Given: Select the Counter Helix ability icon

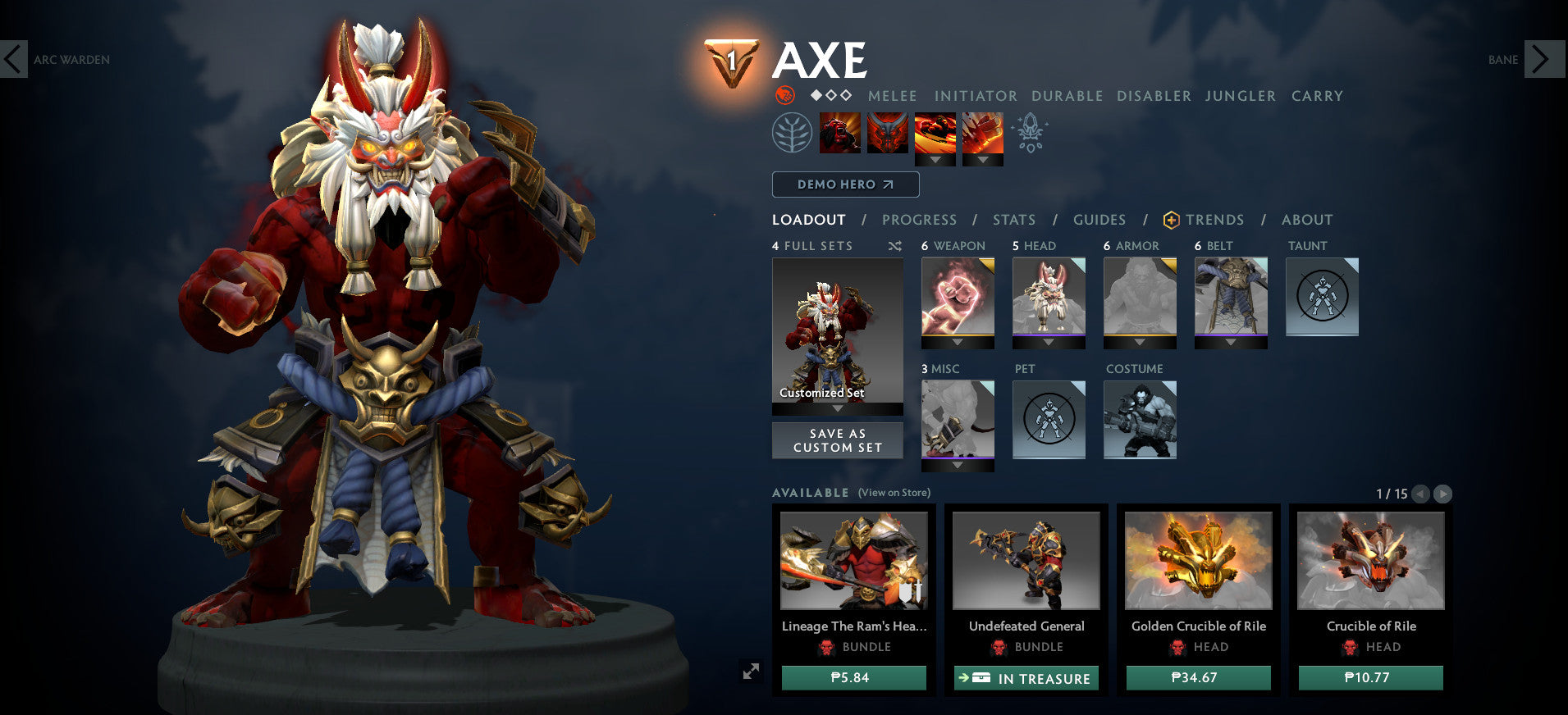Looking at the screenshot, I should [935, 135].
